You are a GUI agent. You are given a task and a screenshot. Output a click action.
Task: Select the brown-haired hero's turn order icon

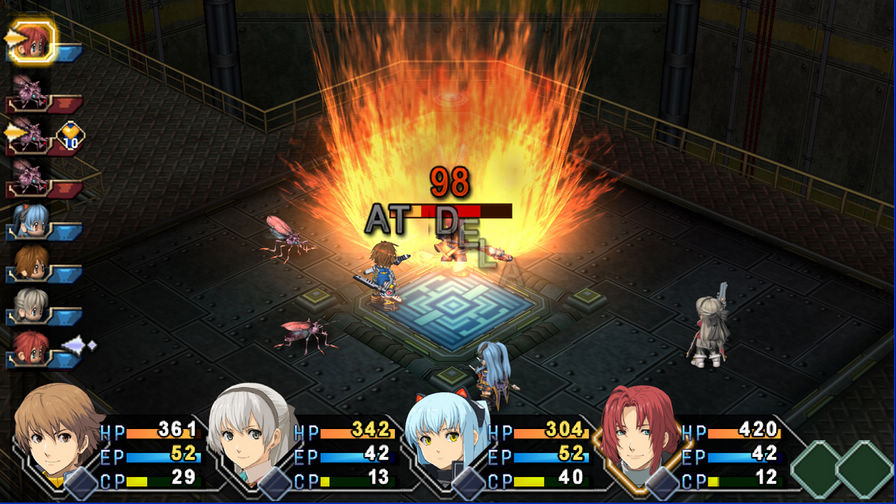pos(31,262)
